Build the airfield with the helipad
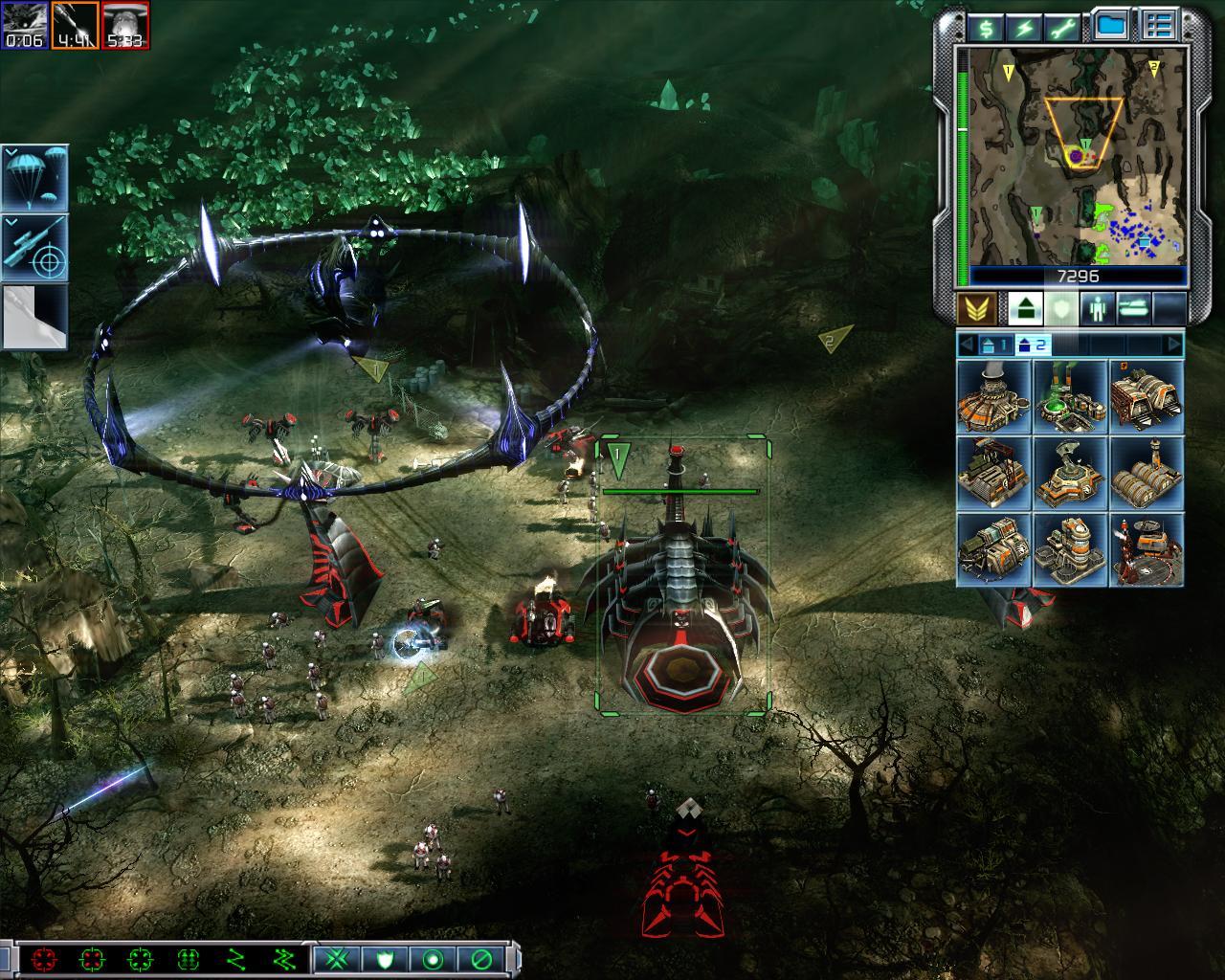Image resolution: width=1225 pixels, height=980 pixels. coord(1147,549)
